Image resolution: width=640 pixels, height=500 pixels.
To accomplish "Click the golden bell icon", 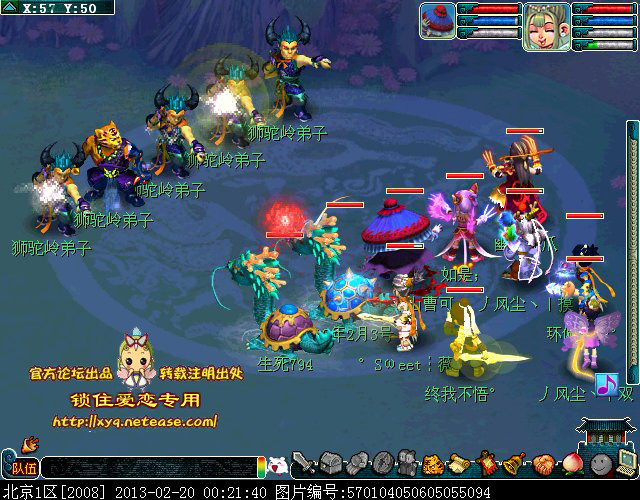I will [514, 464].
